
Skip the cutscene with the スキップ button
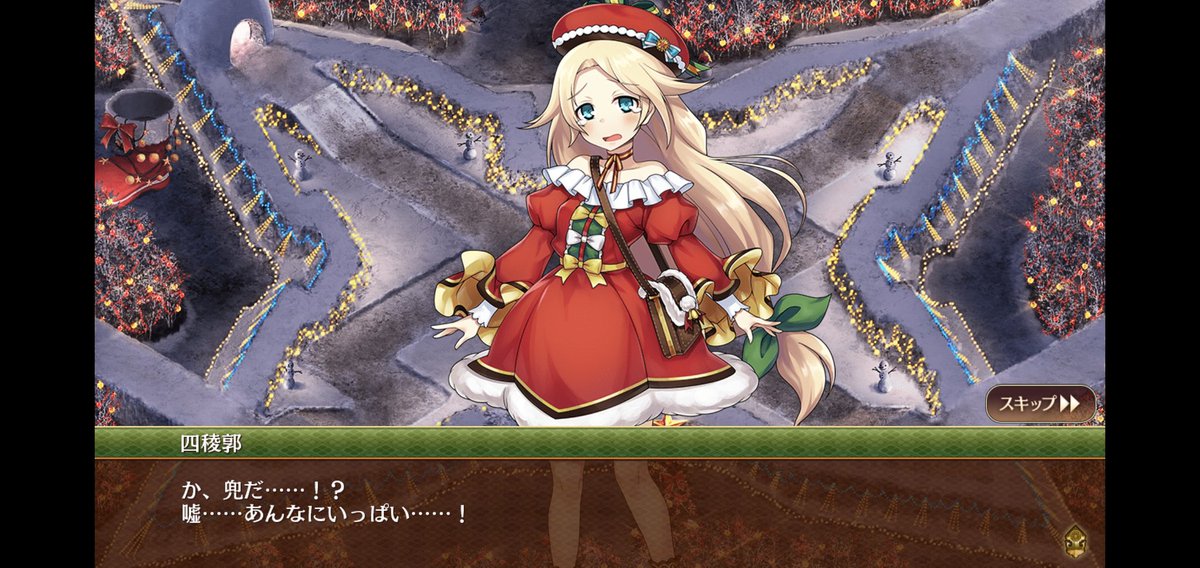click(x=1039, y=404)
